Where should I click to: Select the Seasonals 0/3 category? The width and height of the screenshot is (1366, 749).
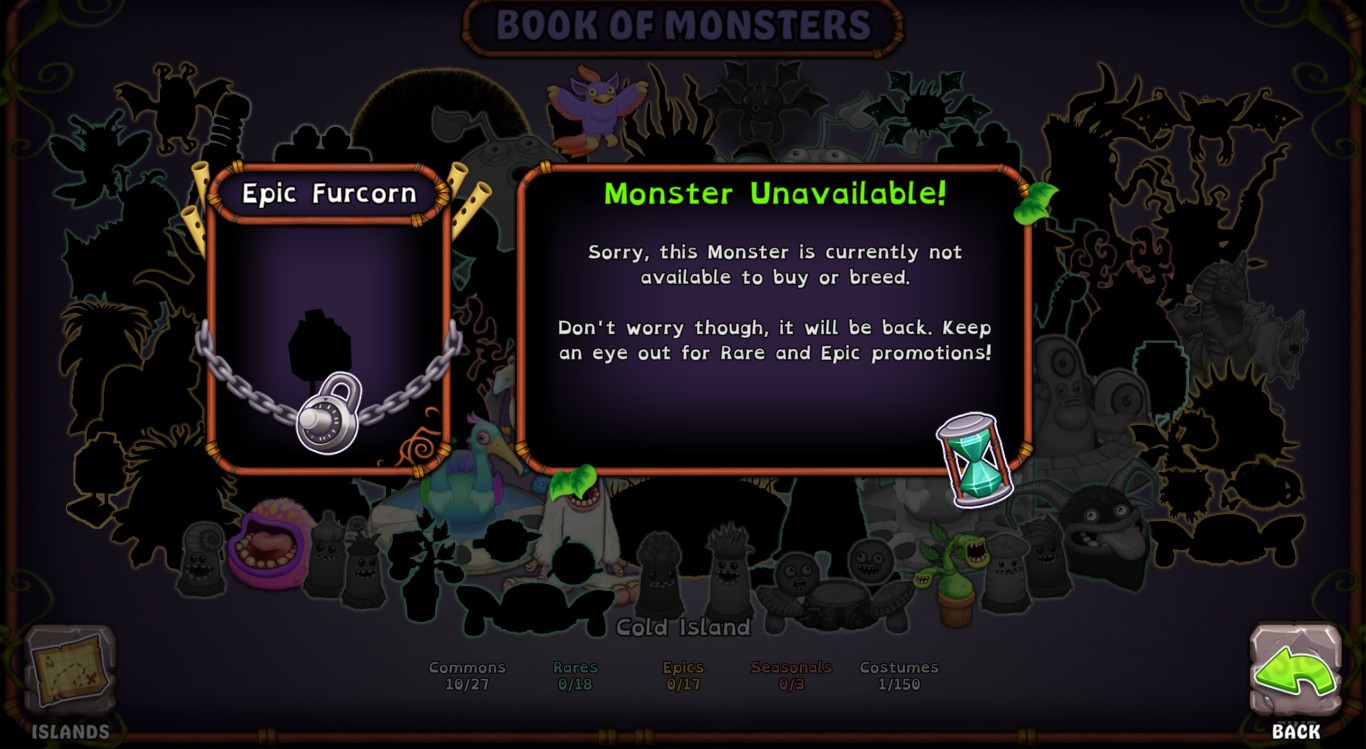(791, 673)
